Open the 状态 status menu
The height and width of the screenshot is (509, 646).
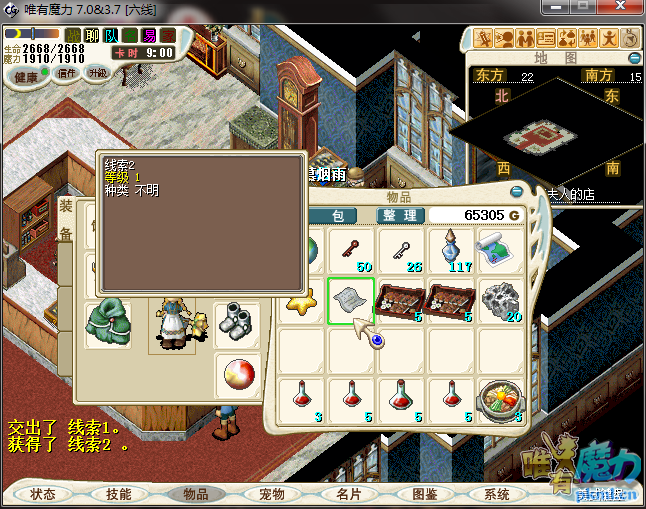[43, 494]
